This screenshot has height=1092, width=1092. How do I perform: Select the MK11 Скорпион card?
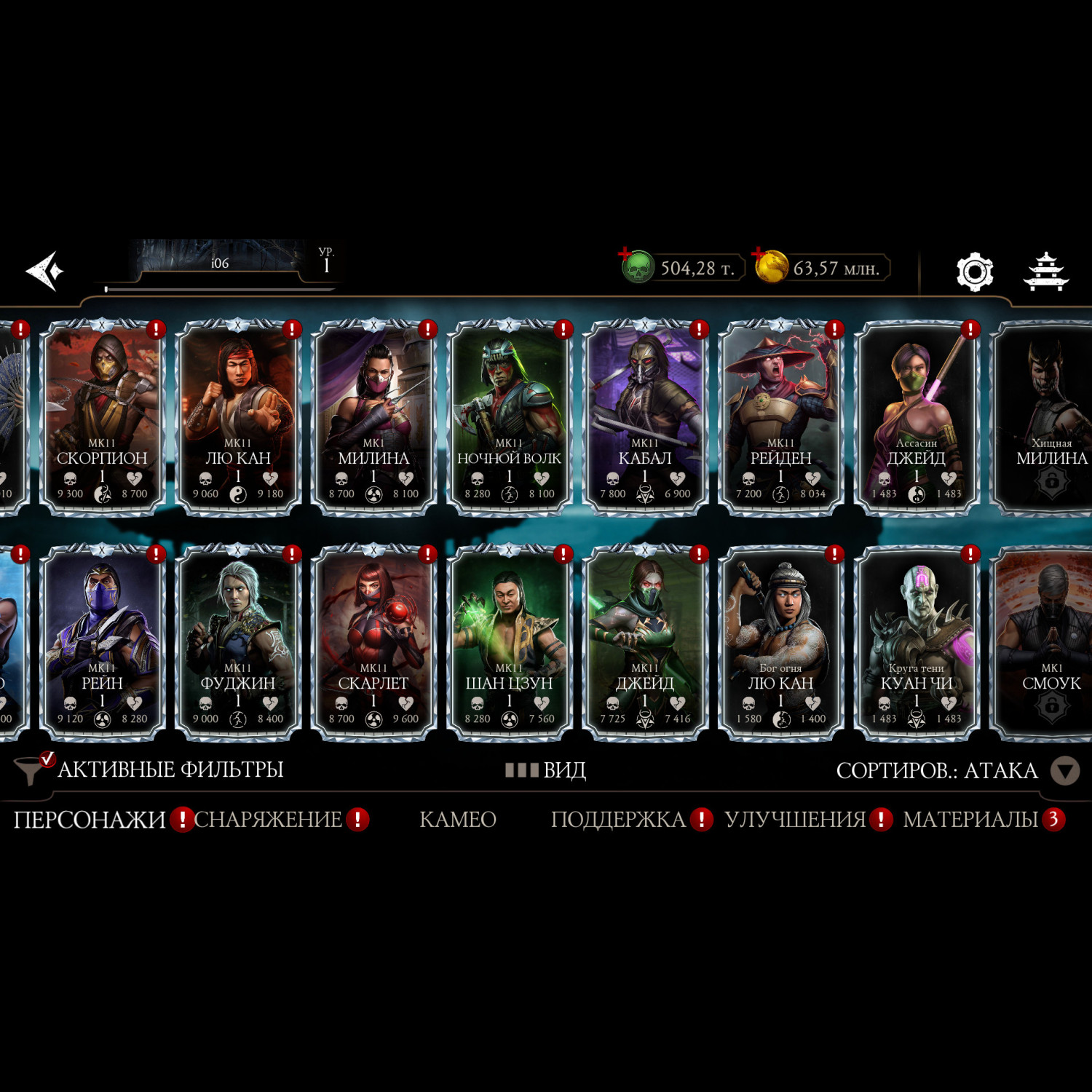(102, 418)
